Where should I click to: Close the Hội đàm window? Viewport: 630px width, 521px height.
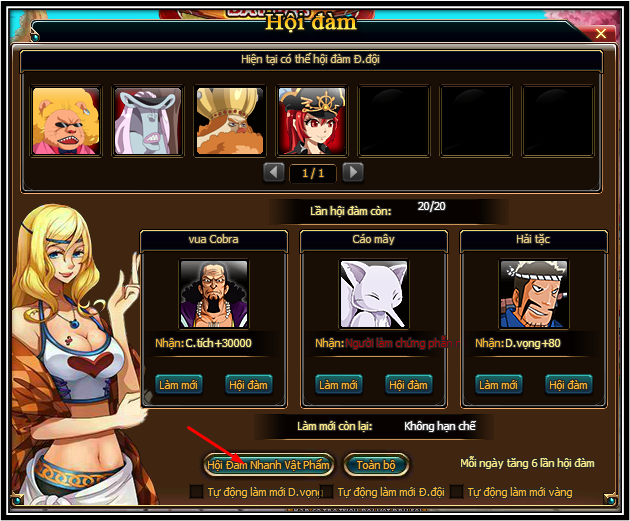coord(601,33)
